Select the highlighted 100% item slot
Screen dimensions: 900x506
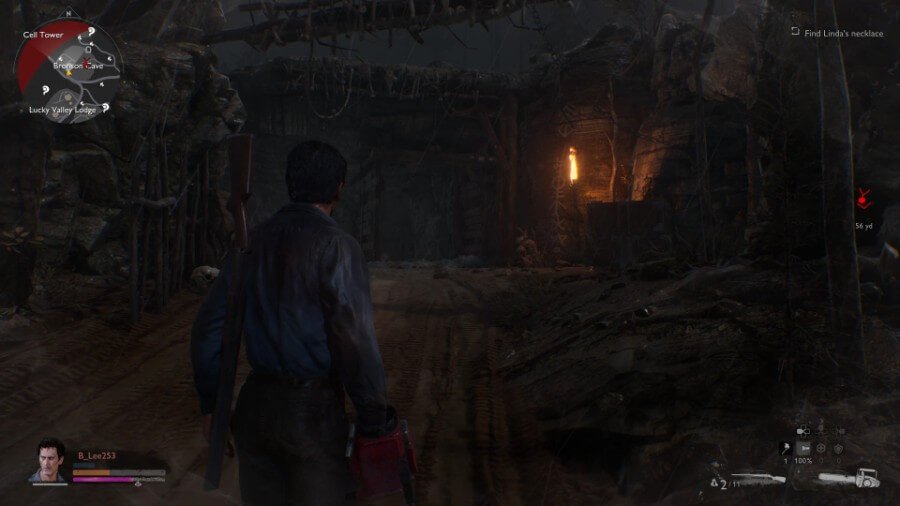pos(803,448)
